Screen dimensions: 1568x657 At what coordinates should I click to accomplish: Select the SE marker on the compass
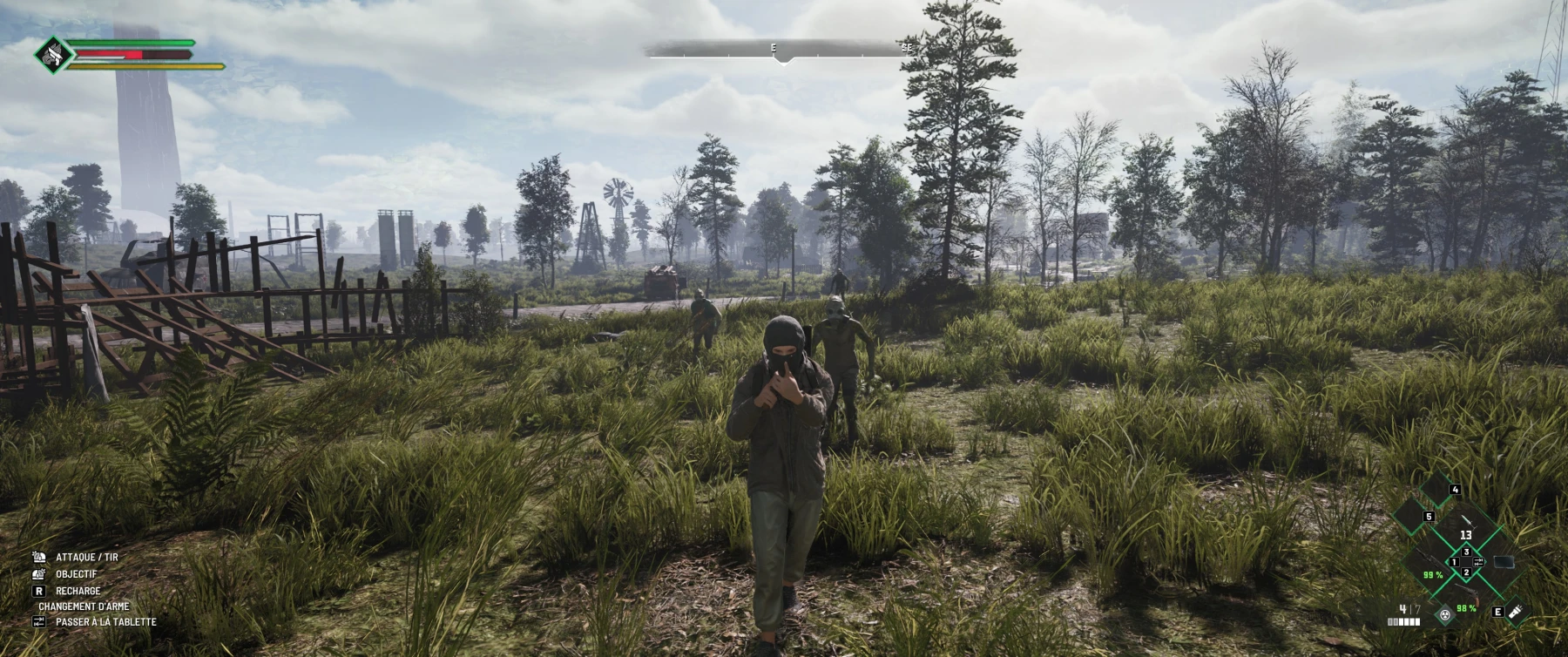[908, 46]
